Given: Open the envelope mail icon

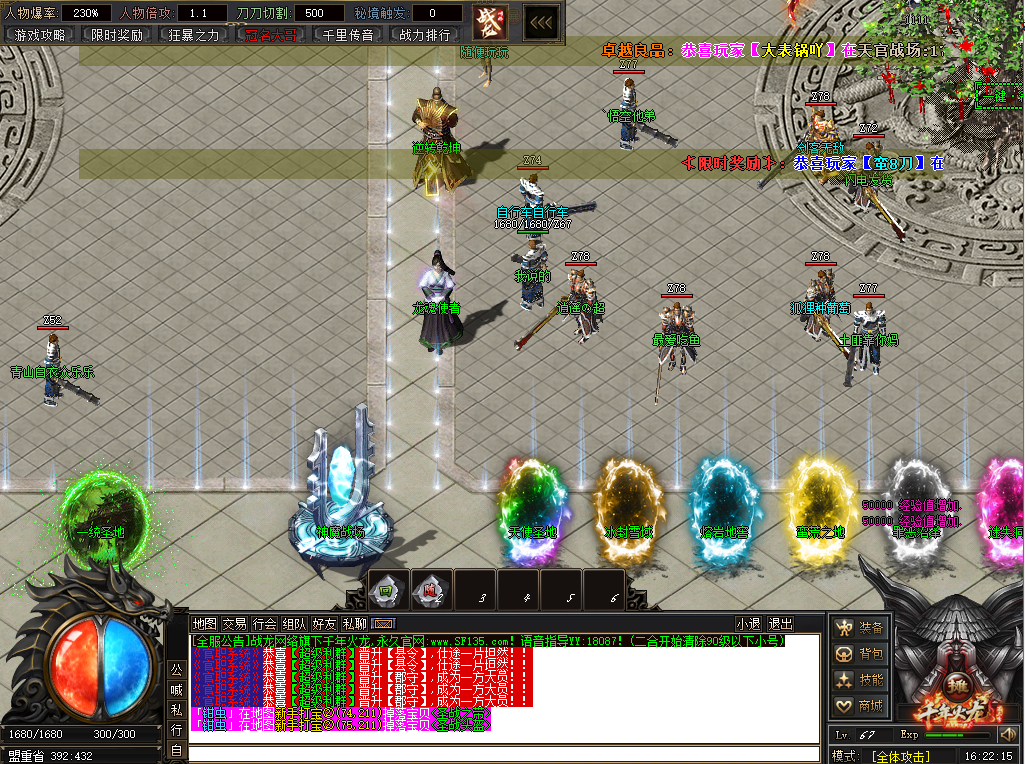Looking at the screenshot, I should pyautogui.click(x=382, y=624).
